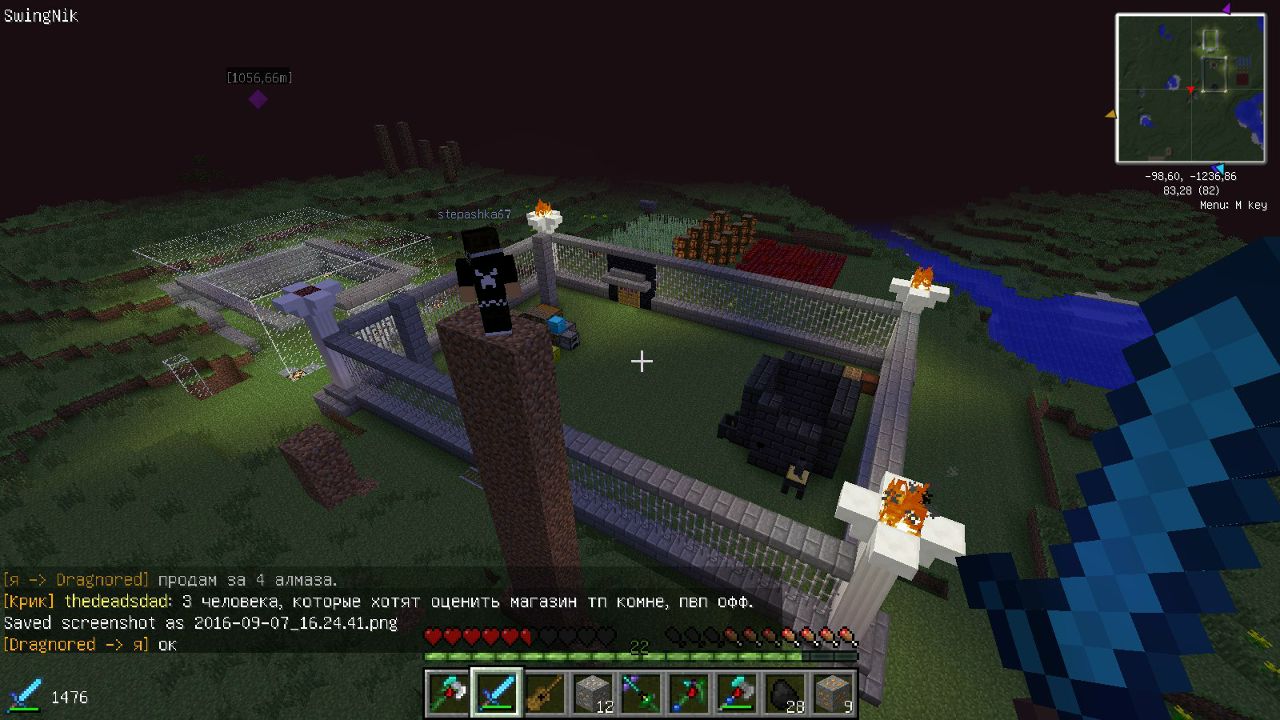Click the purple waypoint arrow above the minimap
The width and height of the screenshot is (1280, 720).
pyautogui.click(x=1226, y=10)
